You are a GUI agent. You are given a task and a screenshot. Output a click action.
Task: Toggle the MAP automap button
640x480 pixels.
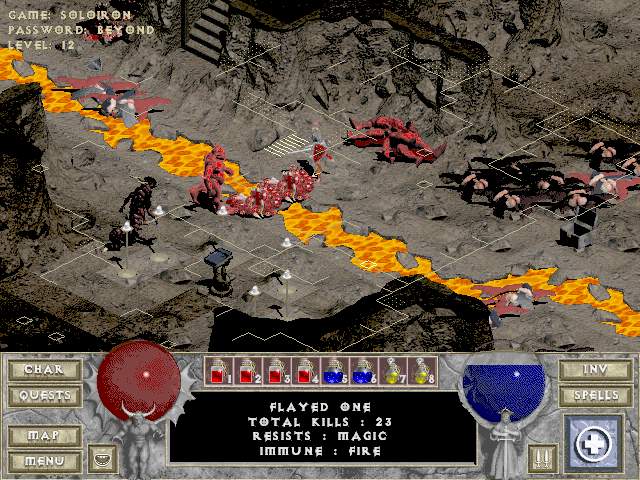(43, 436)
